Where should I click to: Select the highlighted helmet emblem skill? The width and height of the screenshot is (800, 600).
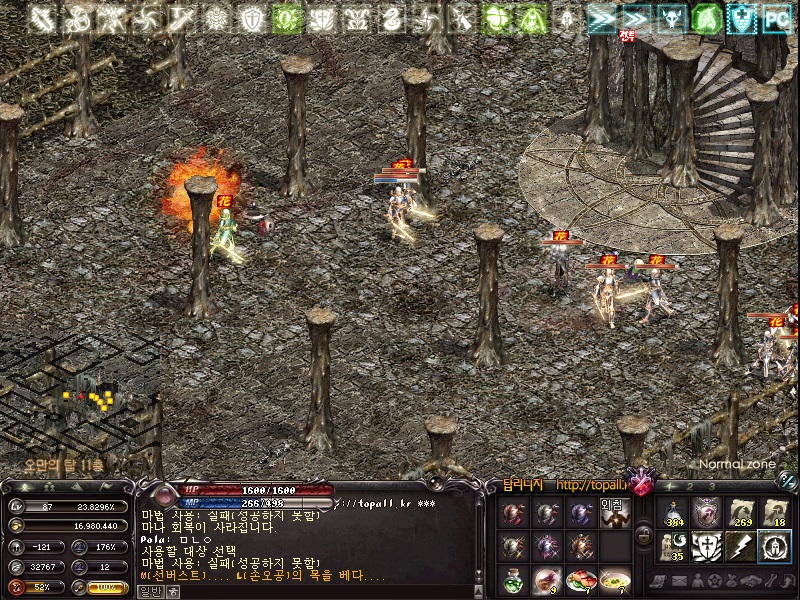[x=775, y=547]
